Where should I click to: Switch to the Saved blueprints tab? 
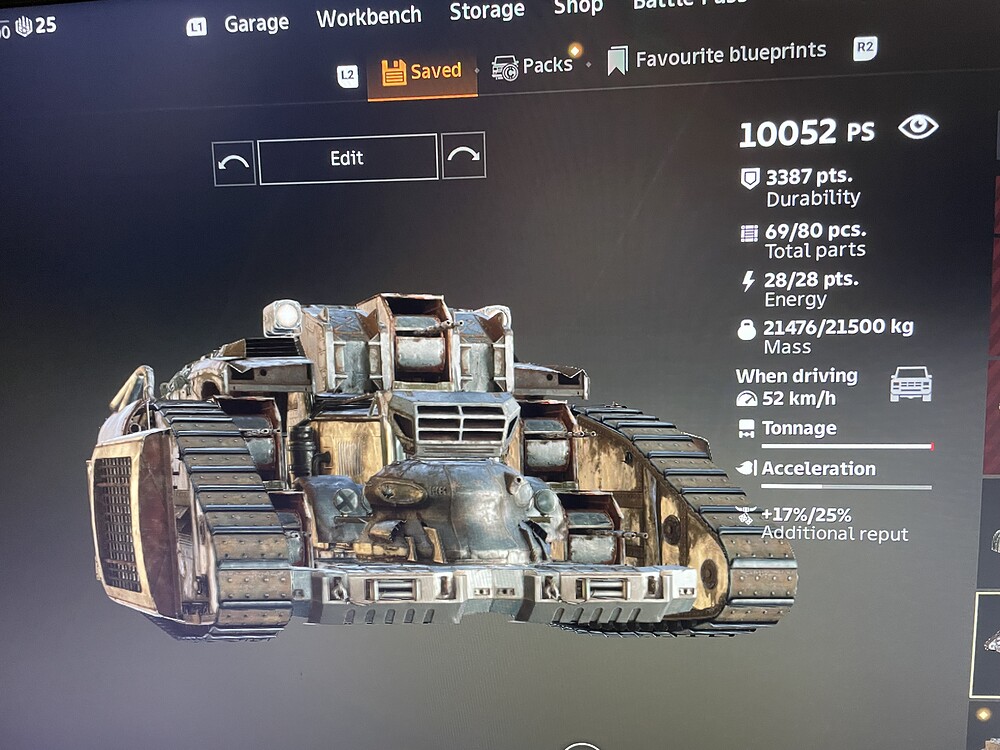click(x=422, y=72)
